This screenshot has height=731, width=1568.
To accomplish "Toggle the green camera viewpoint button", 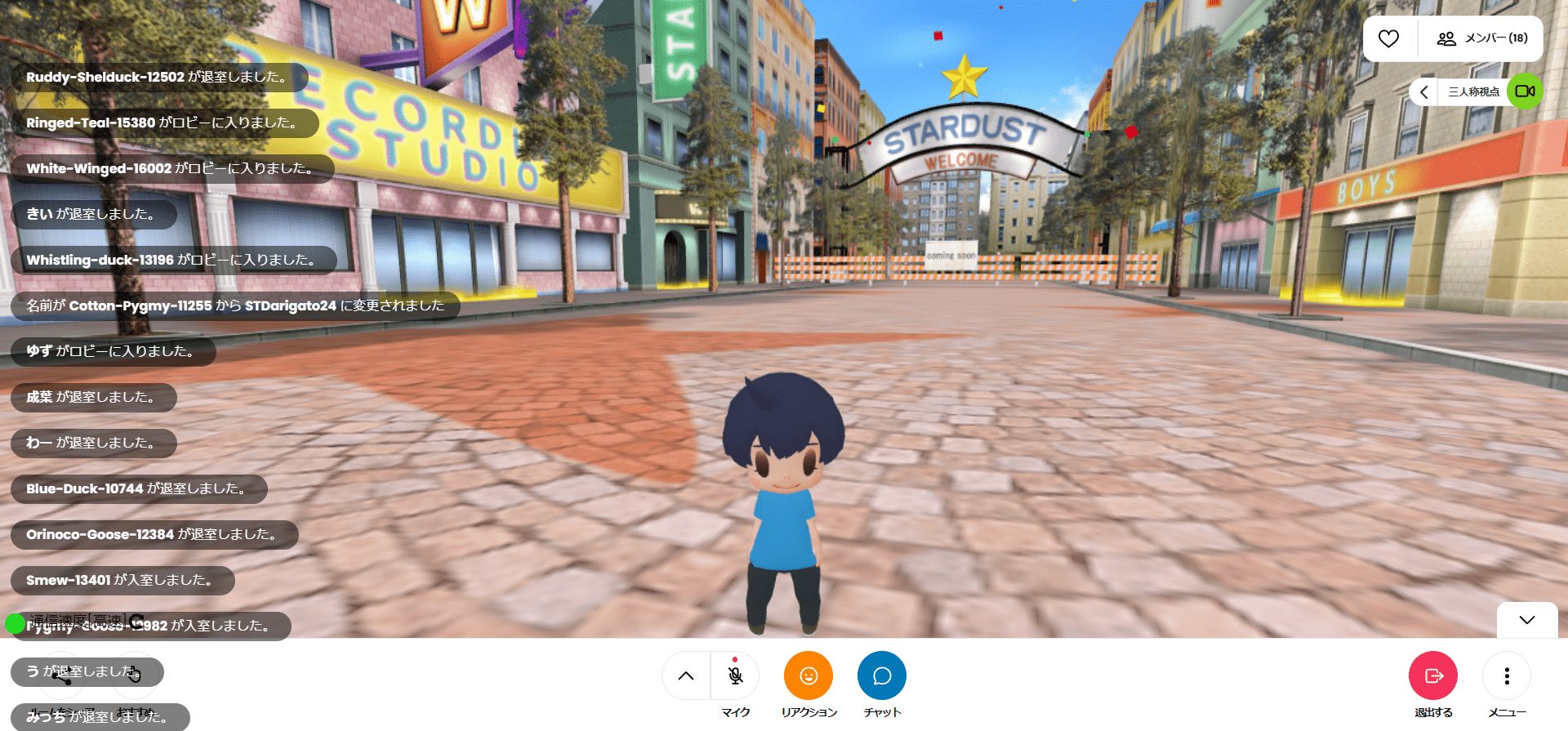I will [1524, 91].
